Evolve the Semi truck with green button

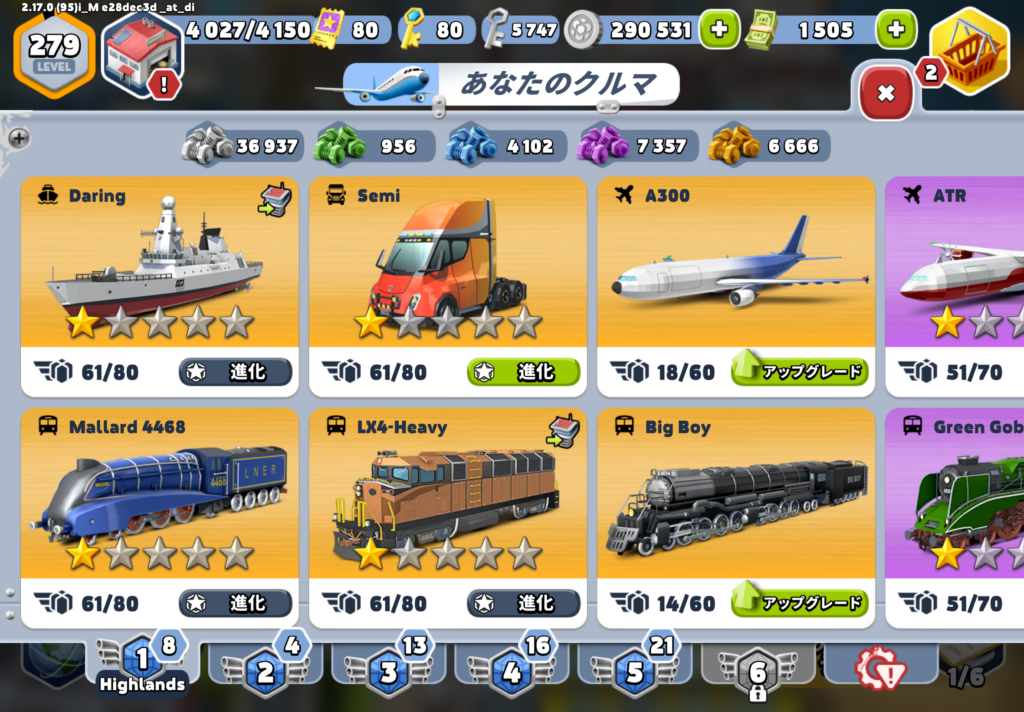pos(523,372)
